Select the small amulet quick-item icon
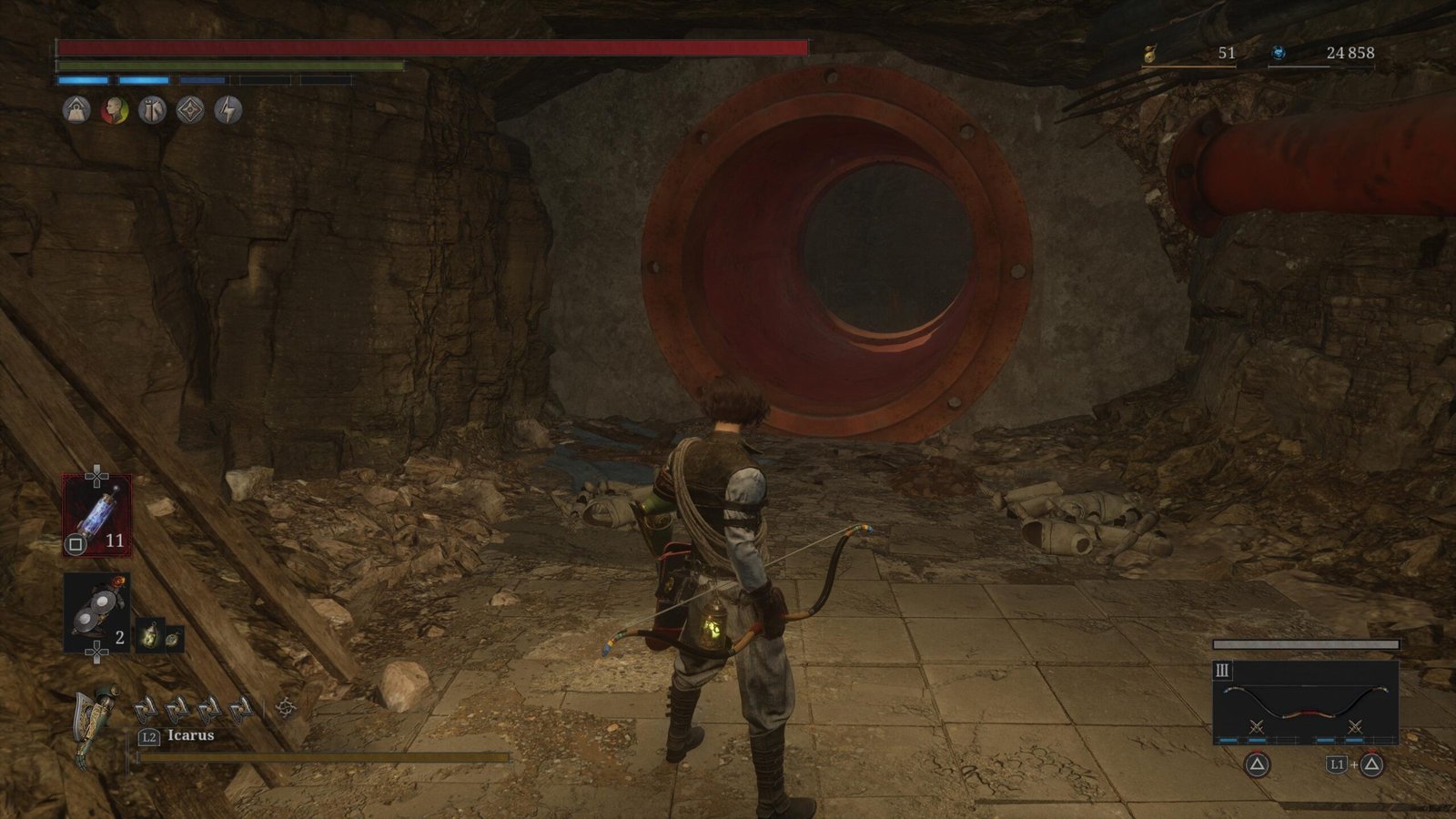1456x819 pixels. coord(173,638)
